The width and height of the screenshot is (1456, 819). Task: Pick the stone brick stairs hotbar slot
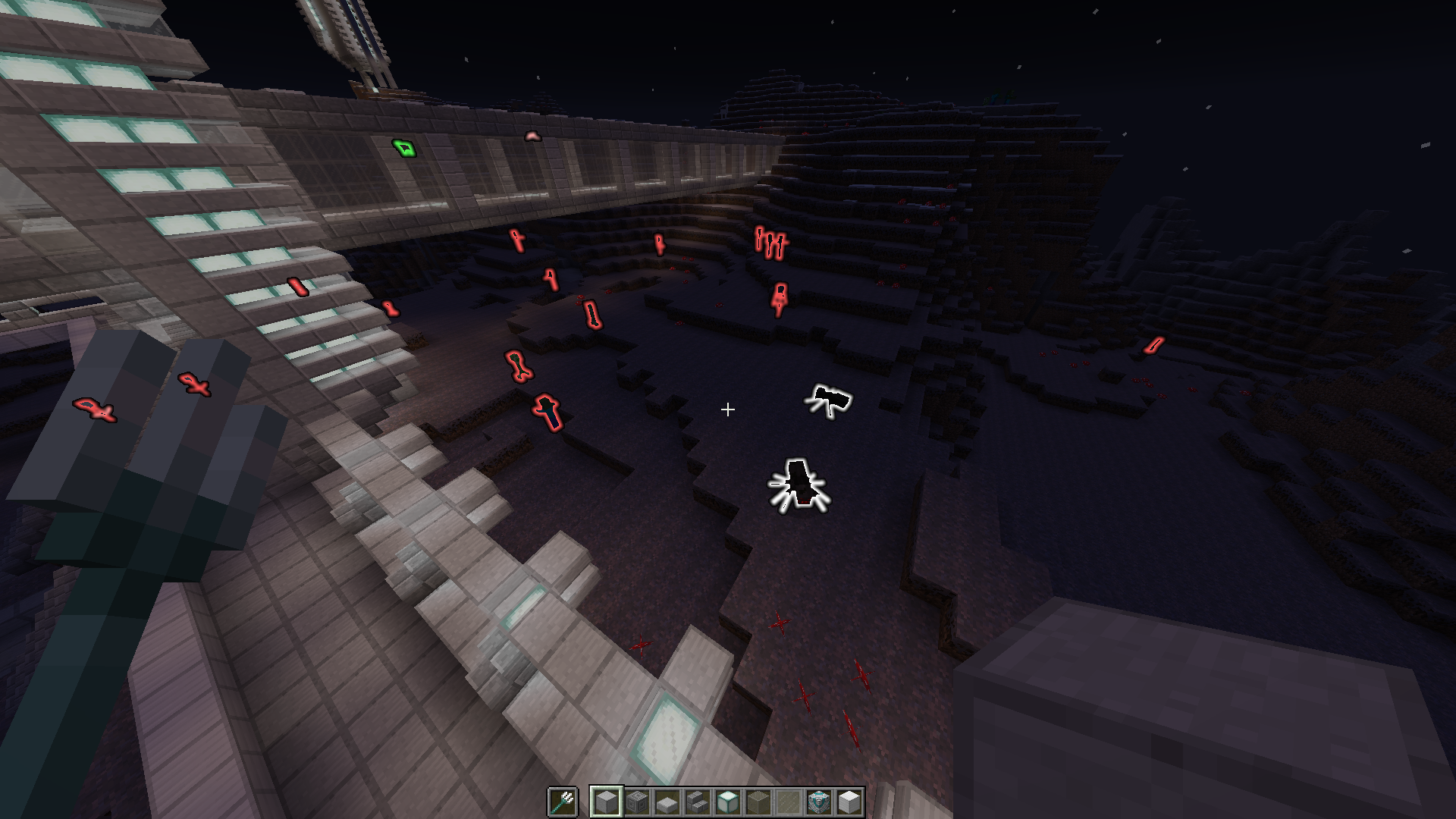pyautogui.click(x=698, y=802)
